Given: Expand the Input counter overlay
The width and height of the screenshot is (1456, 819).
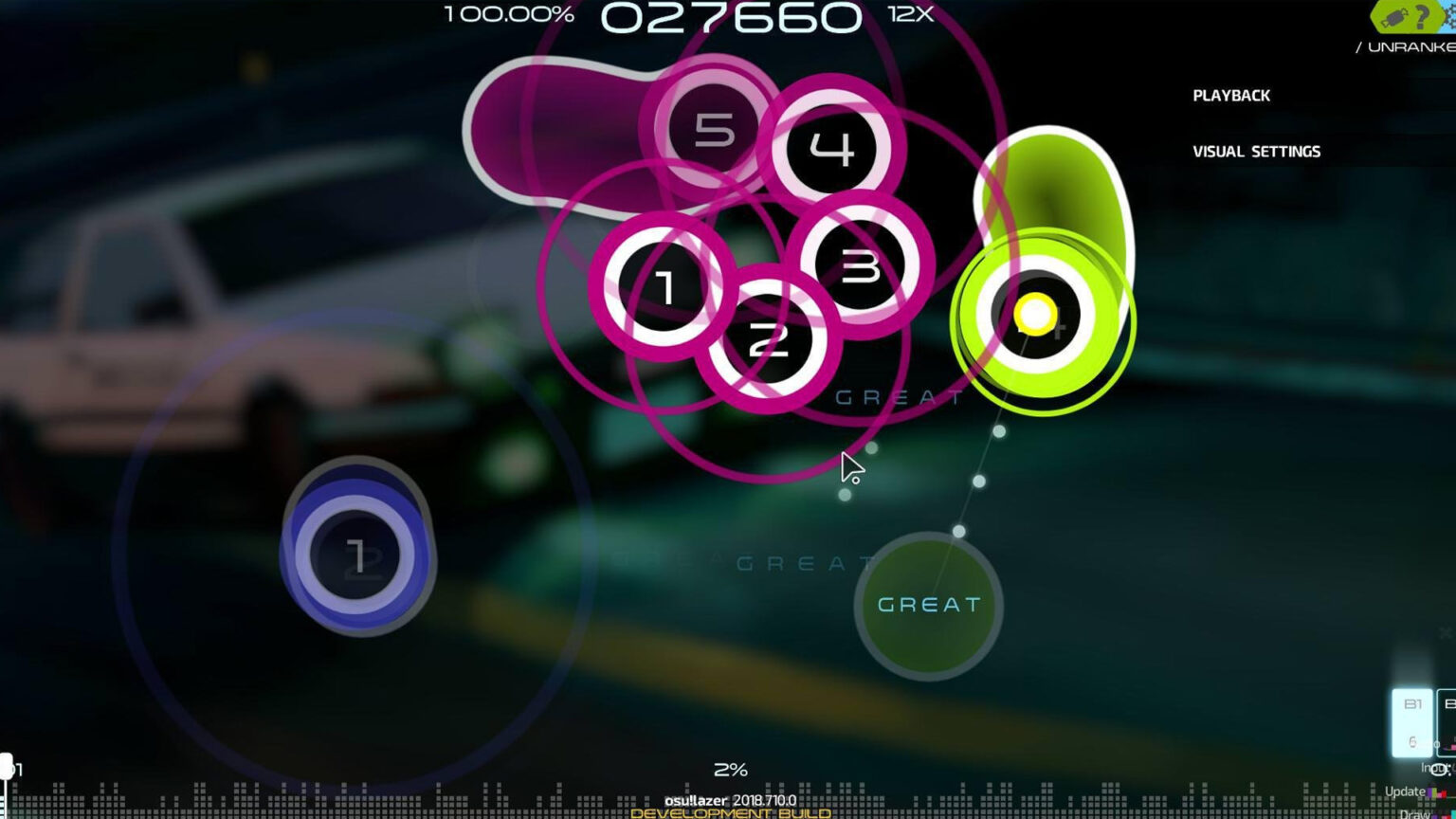Looking at the screenshot, I should 1436,768.
